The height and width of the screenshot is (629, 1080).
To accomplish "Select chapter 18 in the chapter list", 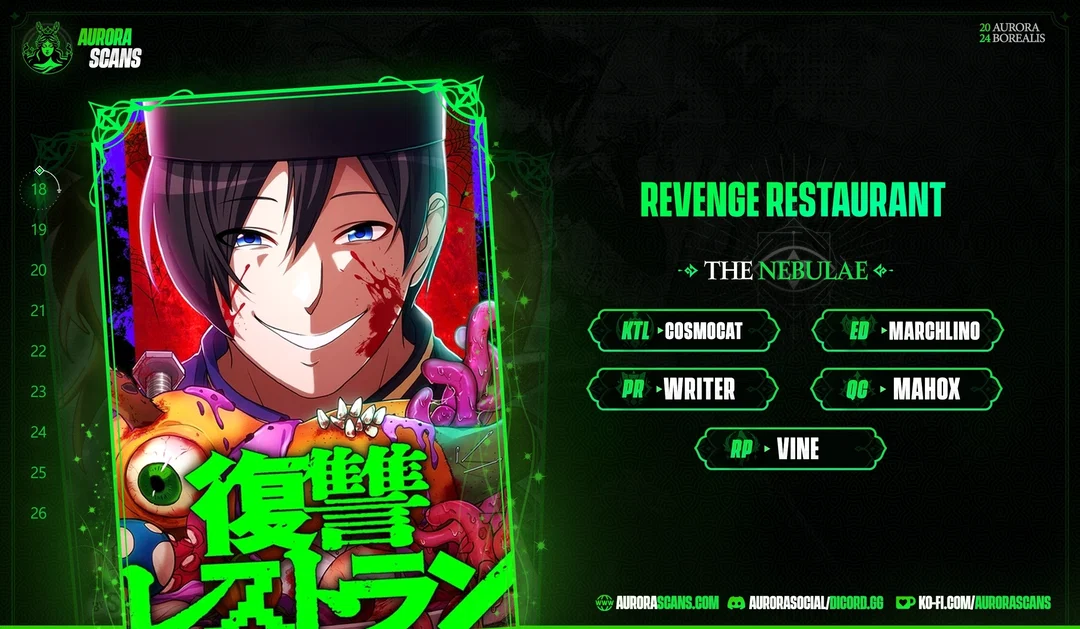I will click(39, 188).
